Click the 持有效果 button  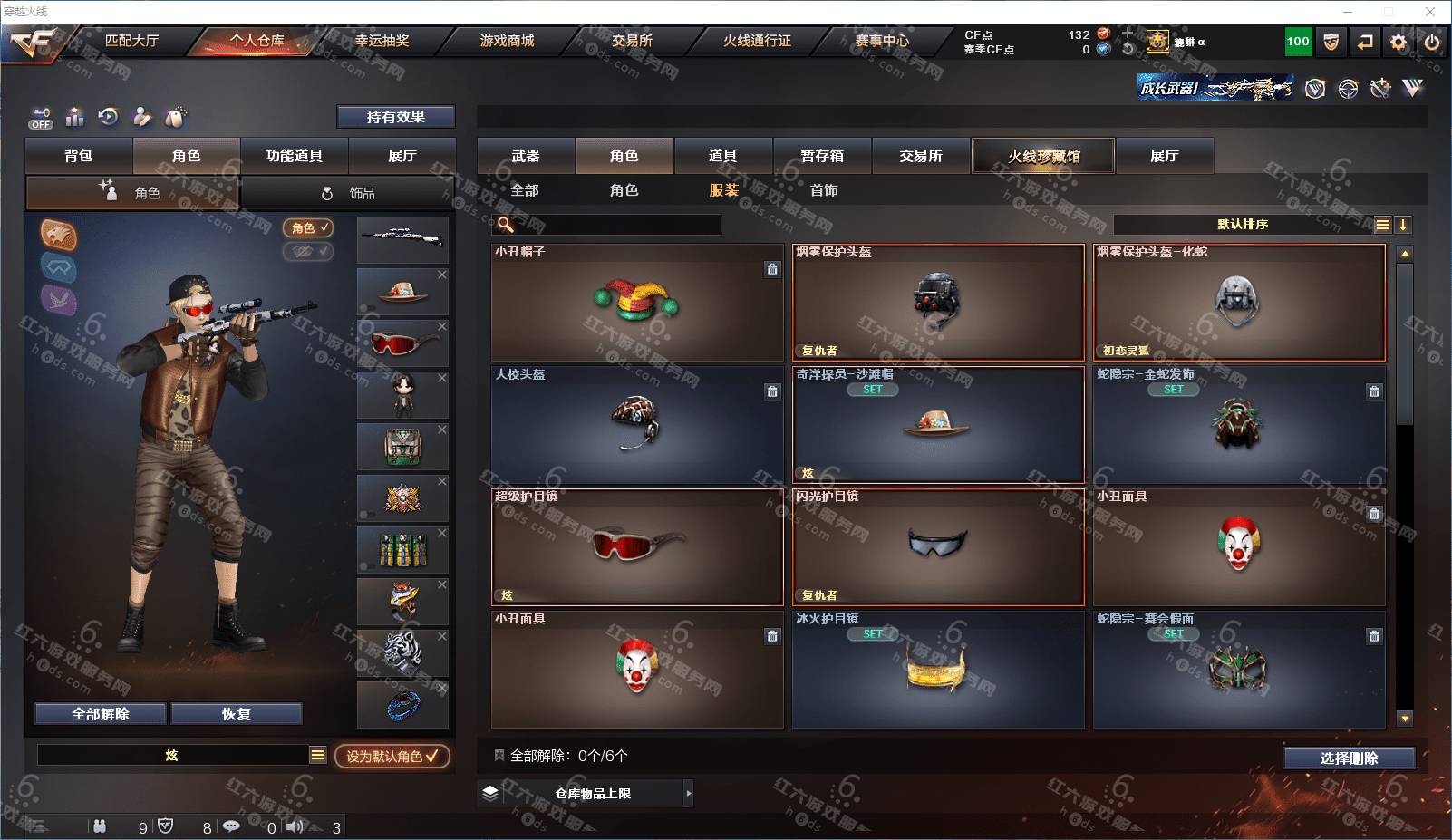click(x=396, y=117)
